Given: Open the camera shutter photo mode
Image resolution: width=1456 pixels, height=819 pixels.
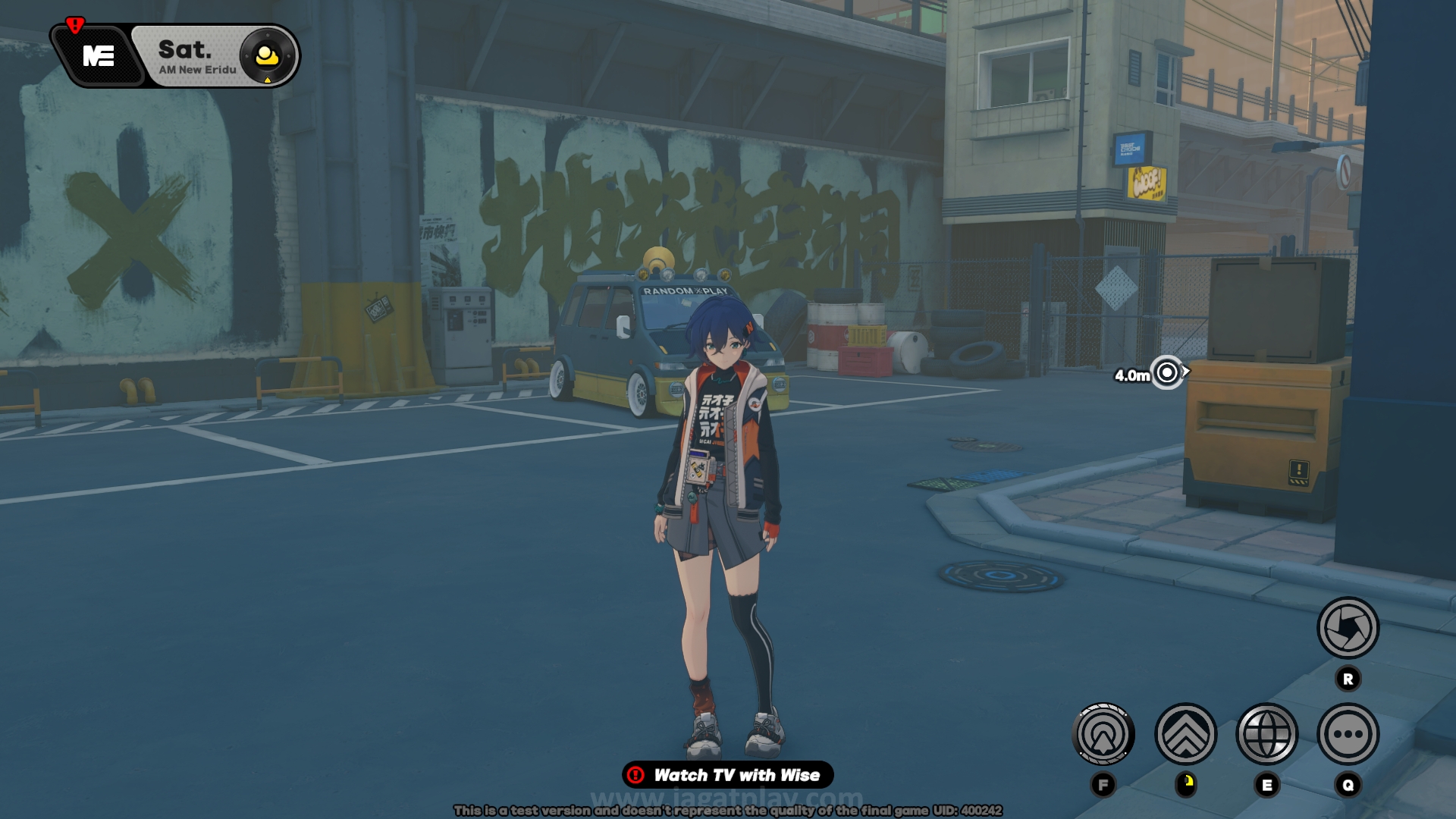Looking at the screenshot, I should coord(1348,628).
